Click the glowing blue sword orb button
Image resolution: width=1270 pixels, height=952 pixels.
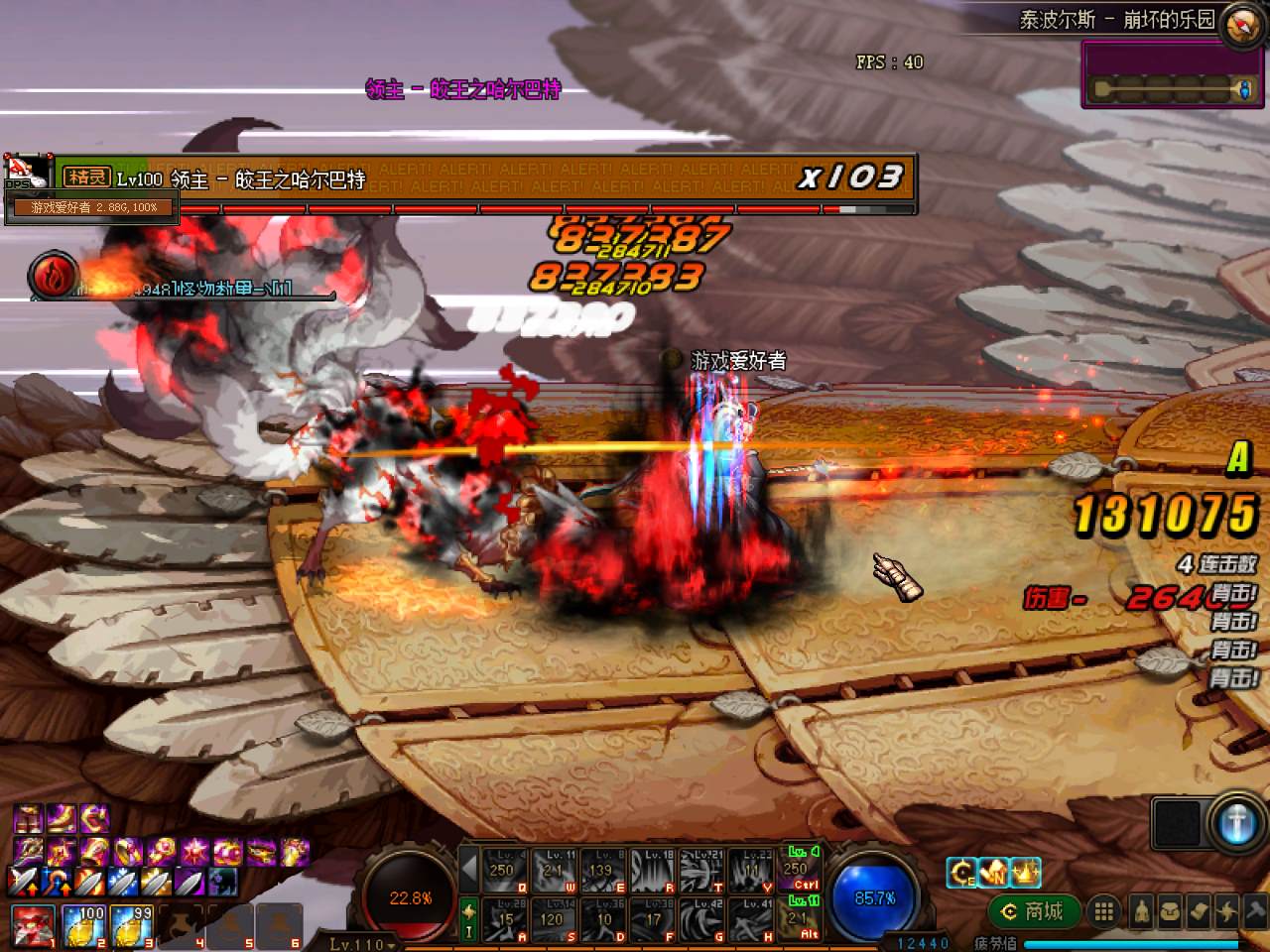coord(1235,824)
